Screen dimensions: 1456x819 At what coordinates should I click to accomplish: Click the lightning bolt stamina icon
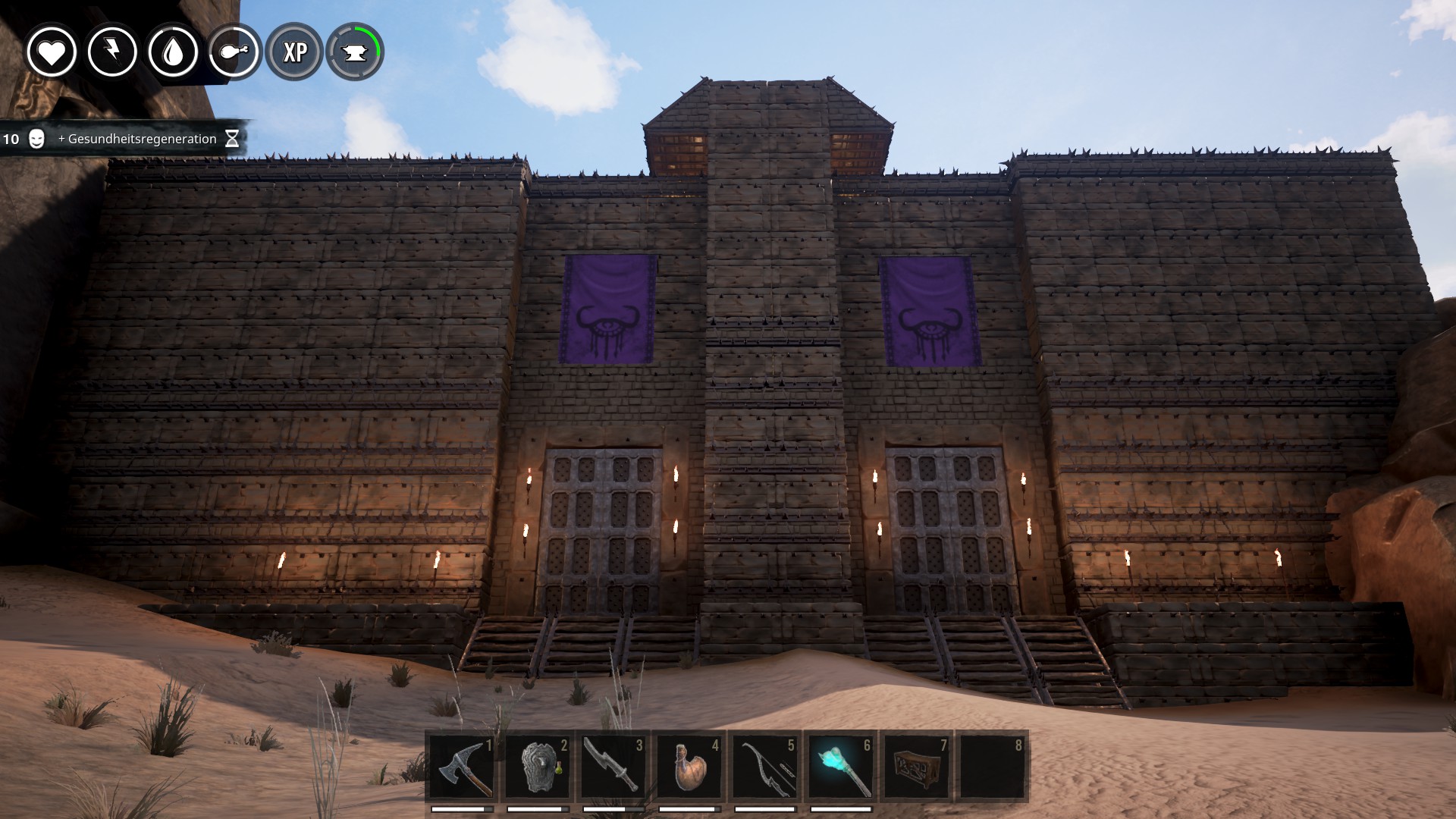coord(112,52)
